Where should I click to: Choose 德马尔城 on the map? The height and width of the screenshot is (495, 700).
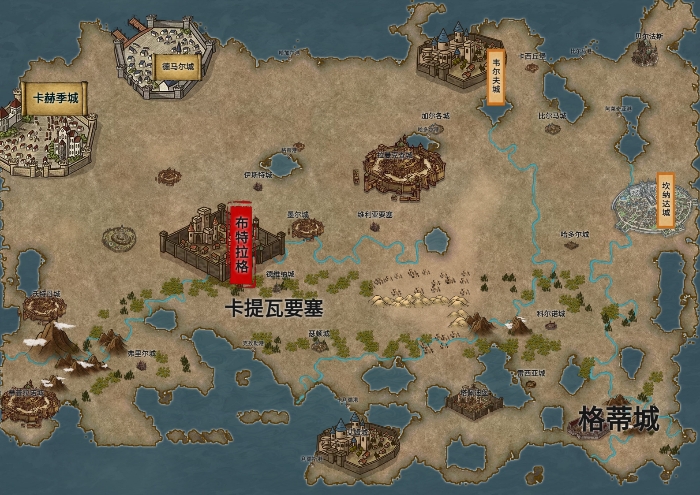(x=179, y=67)
